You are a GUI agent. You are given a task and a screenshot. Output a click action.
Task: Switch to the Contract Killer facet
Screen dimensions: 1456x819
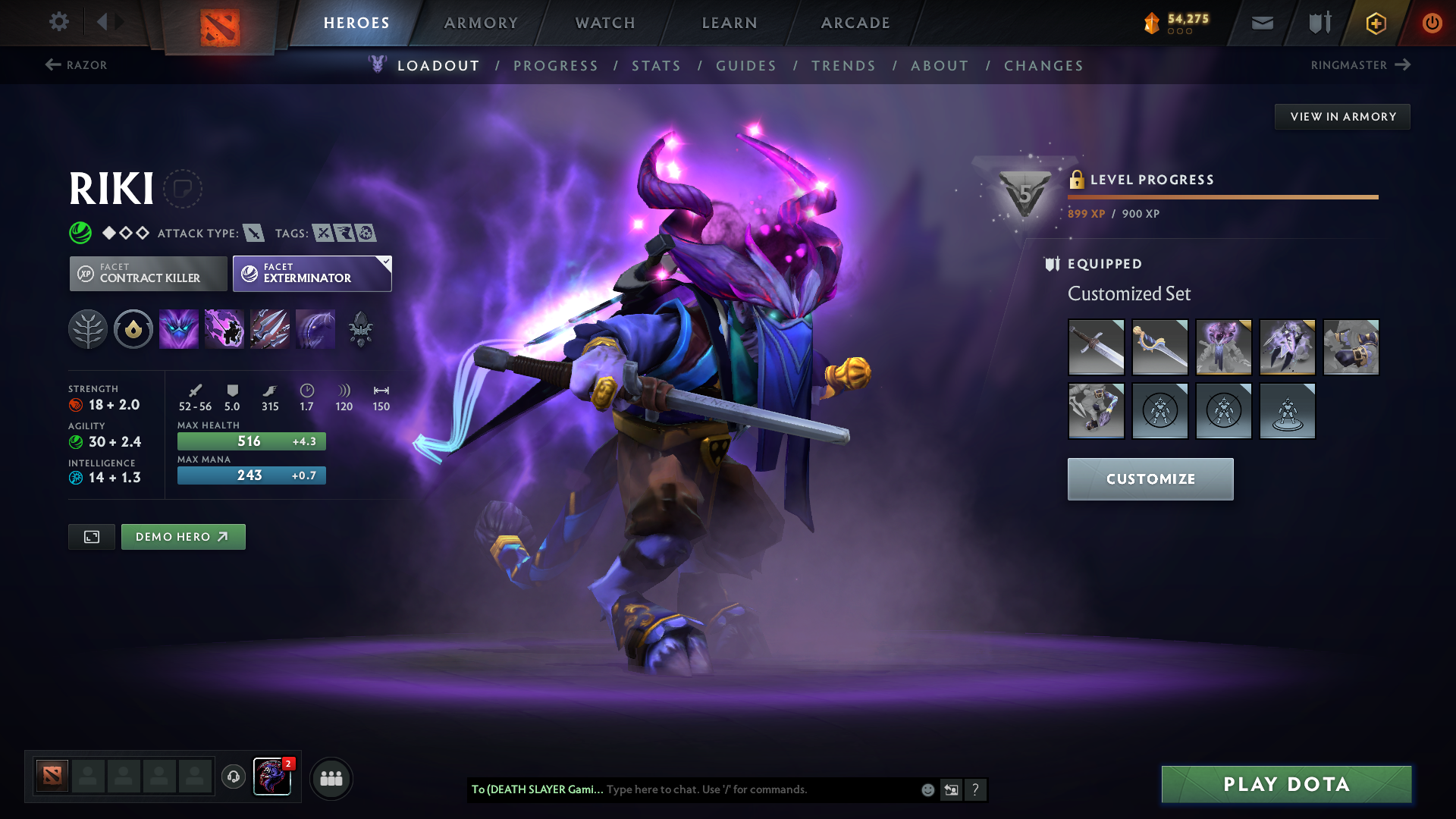[x=148, y=273]
